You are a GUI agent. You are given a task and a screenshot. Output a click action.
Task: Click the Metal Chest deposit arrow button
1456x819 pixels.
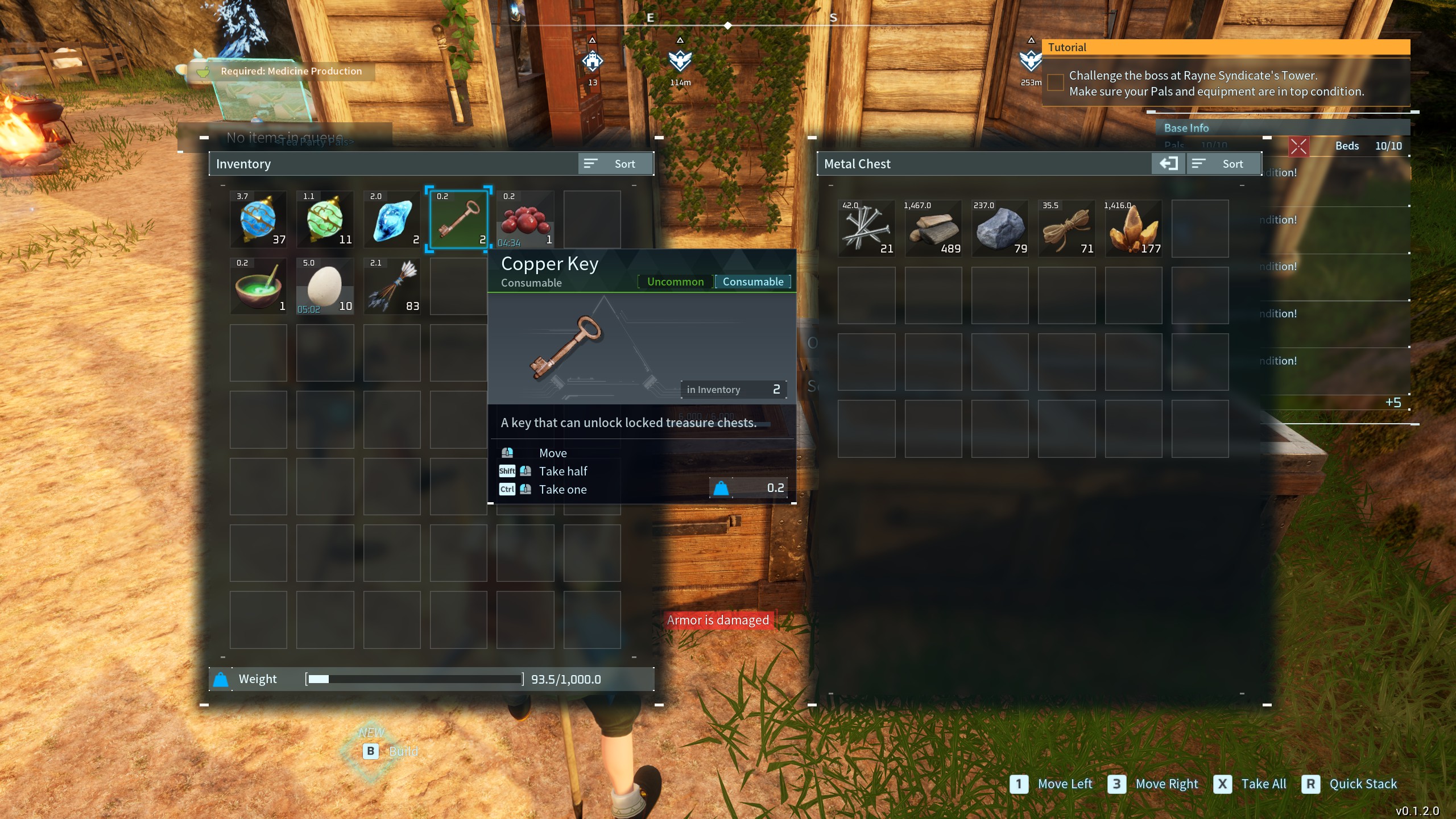point(1168,164)
